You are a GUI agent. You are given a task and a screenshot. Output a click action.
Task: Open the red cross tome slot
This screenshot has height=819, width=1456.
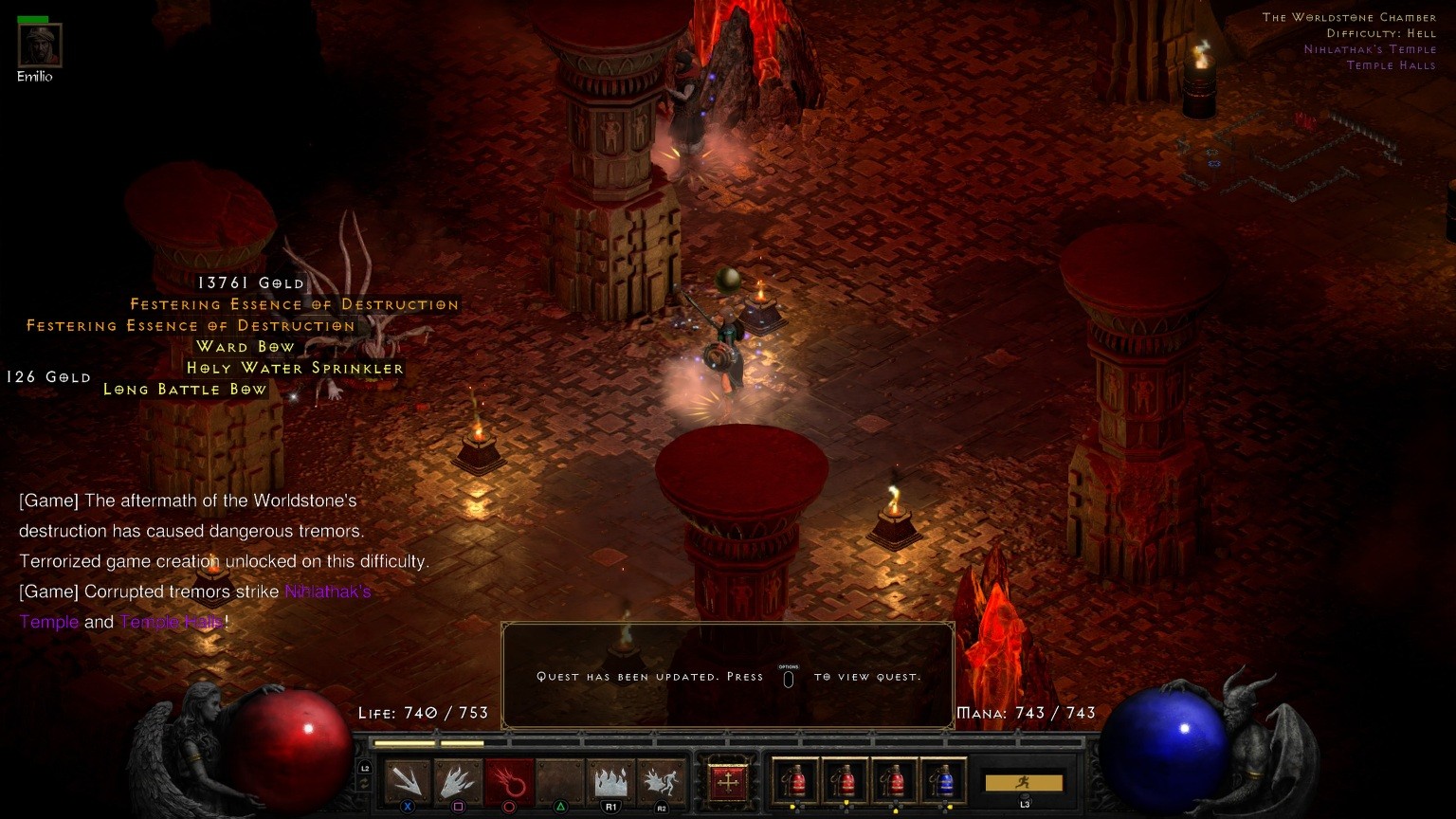click(x=728, y=783)
